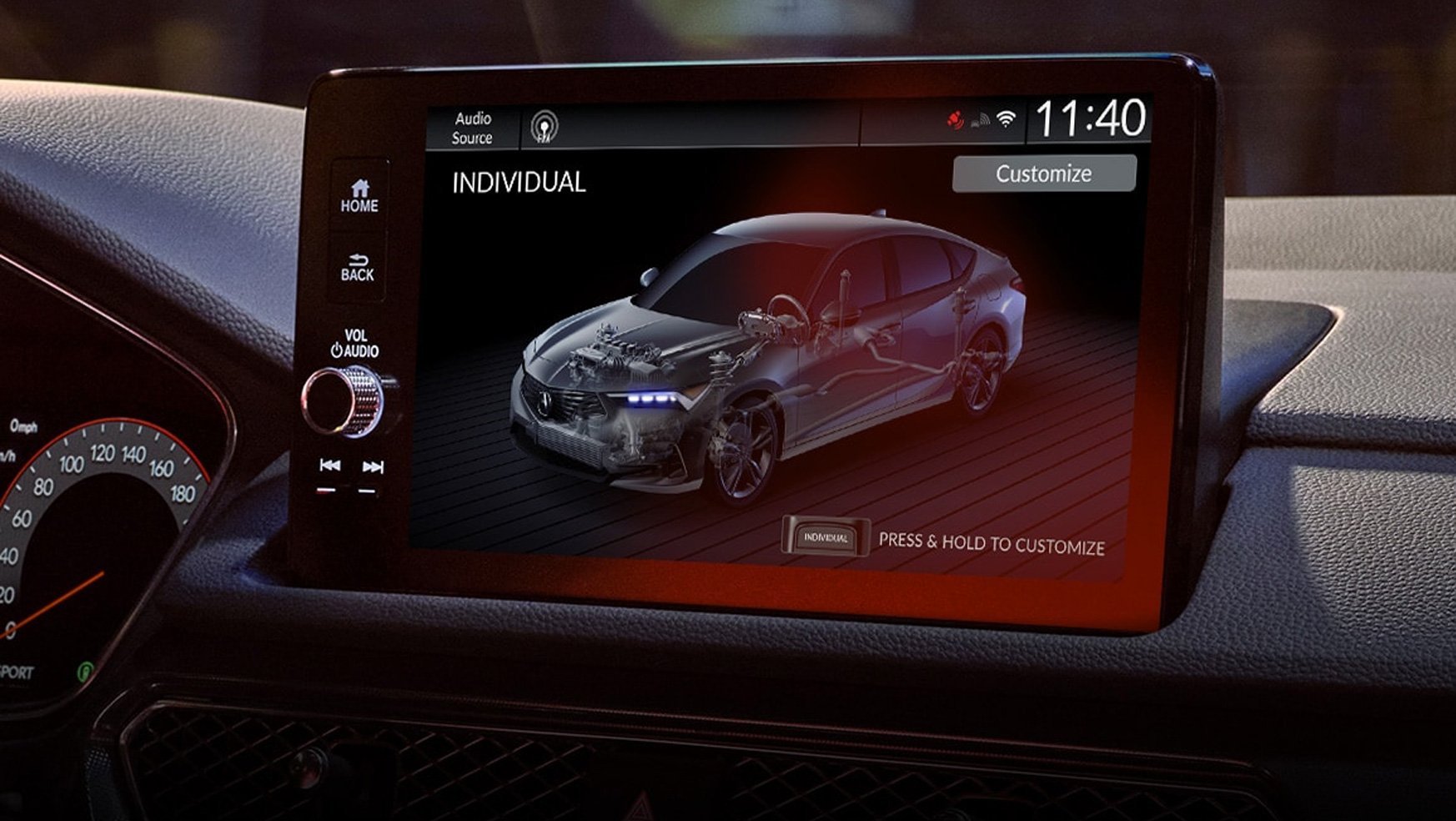The width and height of the screenshot is (1456, 821).
Task: Select the Audio Source button
Action: click(472, 128)
